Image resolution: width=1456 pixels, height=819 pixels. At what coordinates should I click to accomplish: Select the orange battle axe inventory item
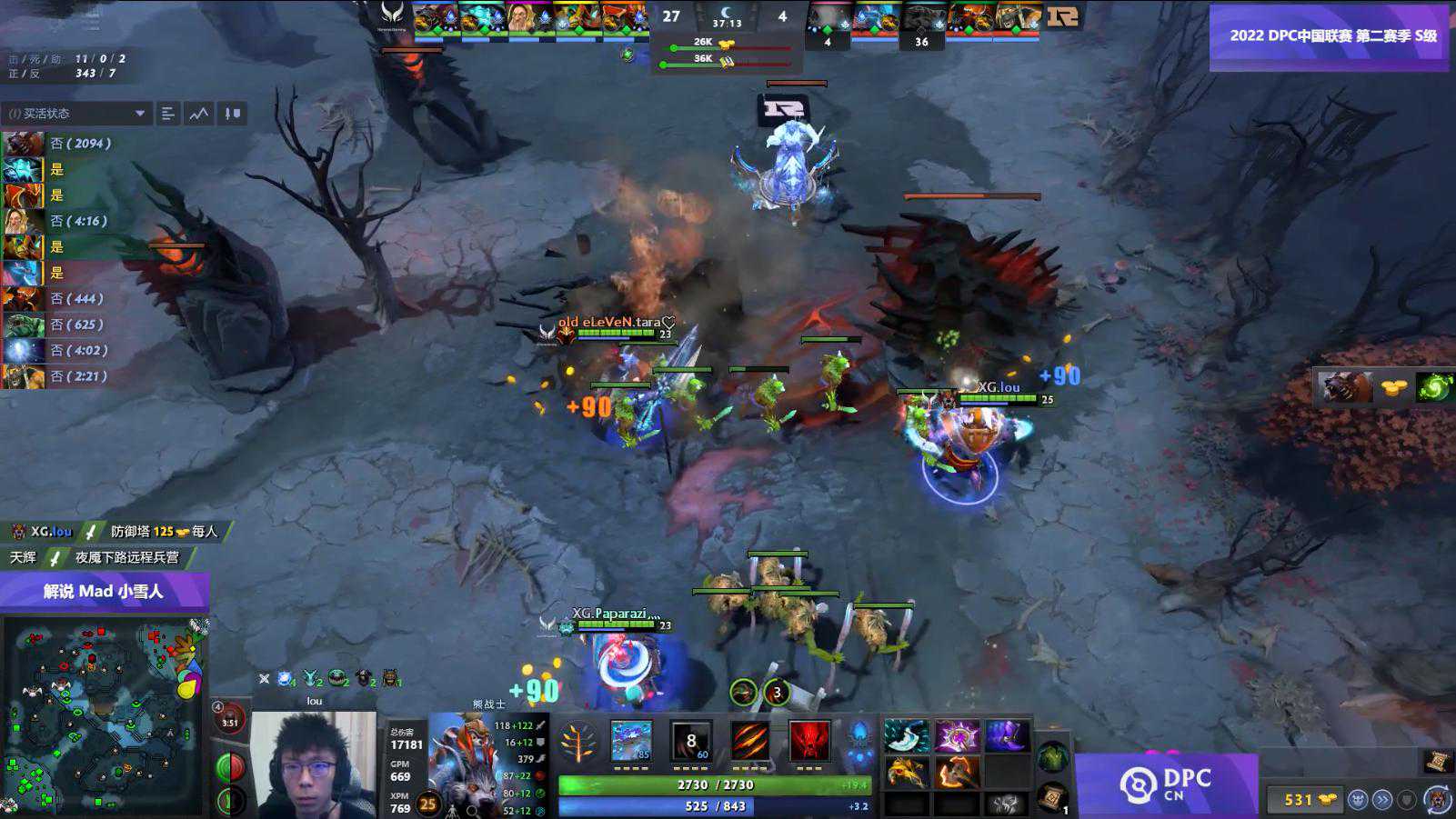(x=957, y=773)
